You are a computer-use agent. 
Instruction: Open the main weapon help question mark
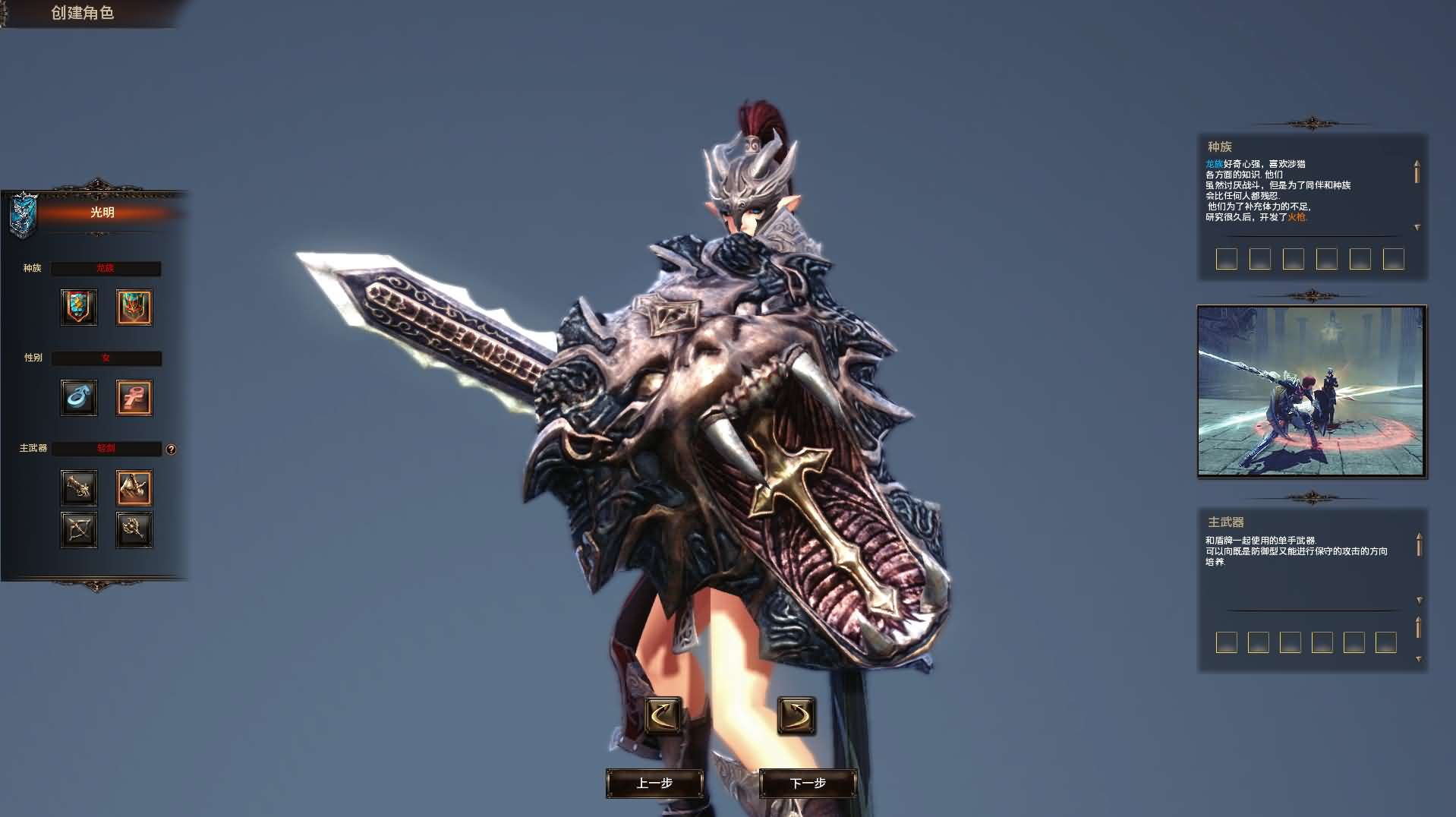click(x=171, y=450)
